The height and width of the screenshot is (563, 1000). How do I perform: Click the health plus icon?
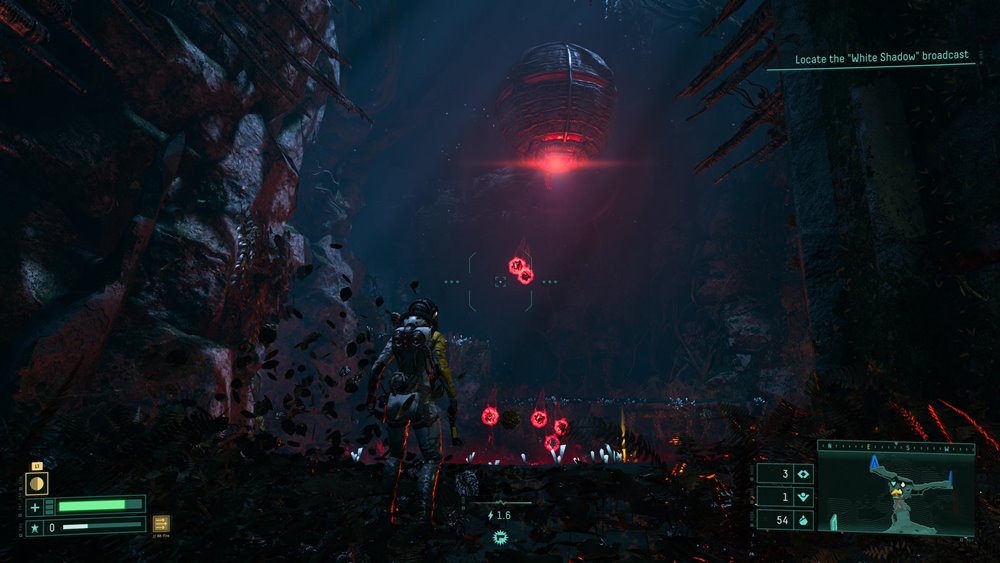[34, 507]
